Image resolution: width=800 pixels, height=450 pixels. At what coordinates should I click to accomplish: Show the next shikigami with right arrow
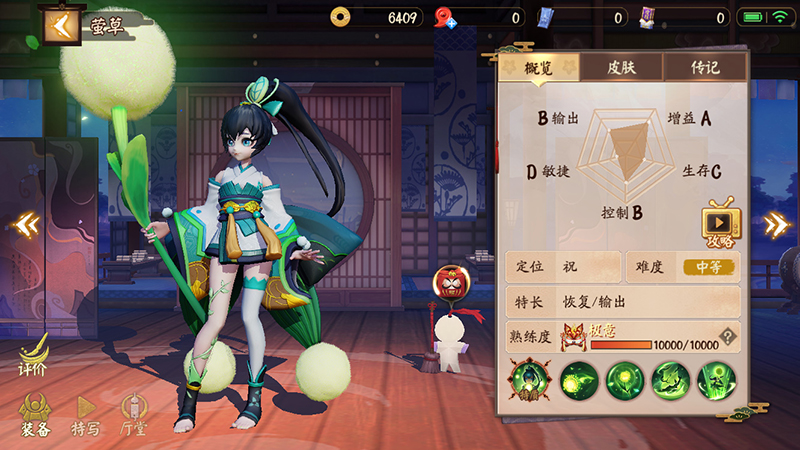[x=776, y=224]
